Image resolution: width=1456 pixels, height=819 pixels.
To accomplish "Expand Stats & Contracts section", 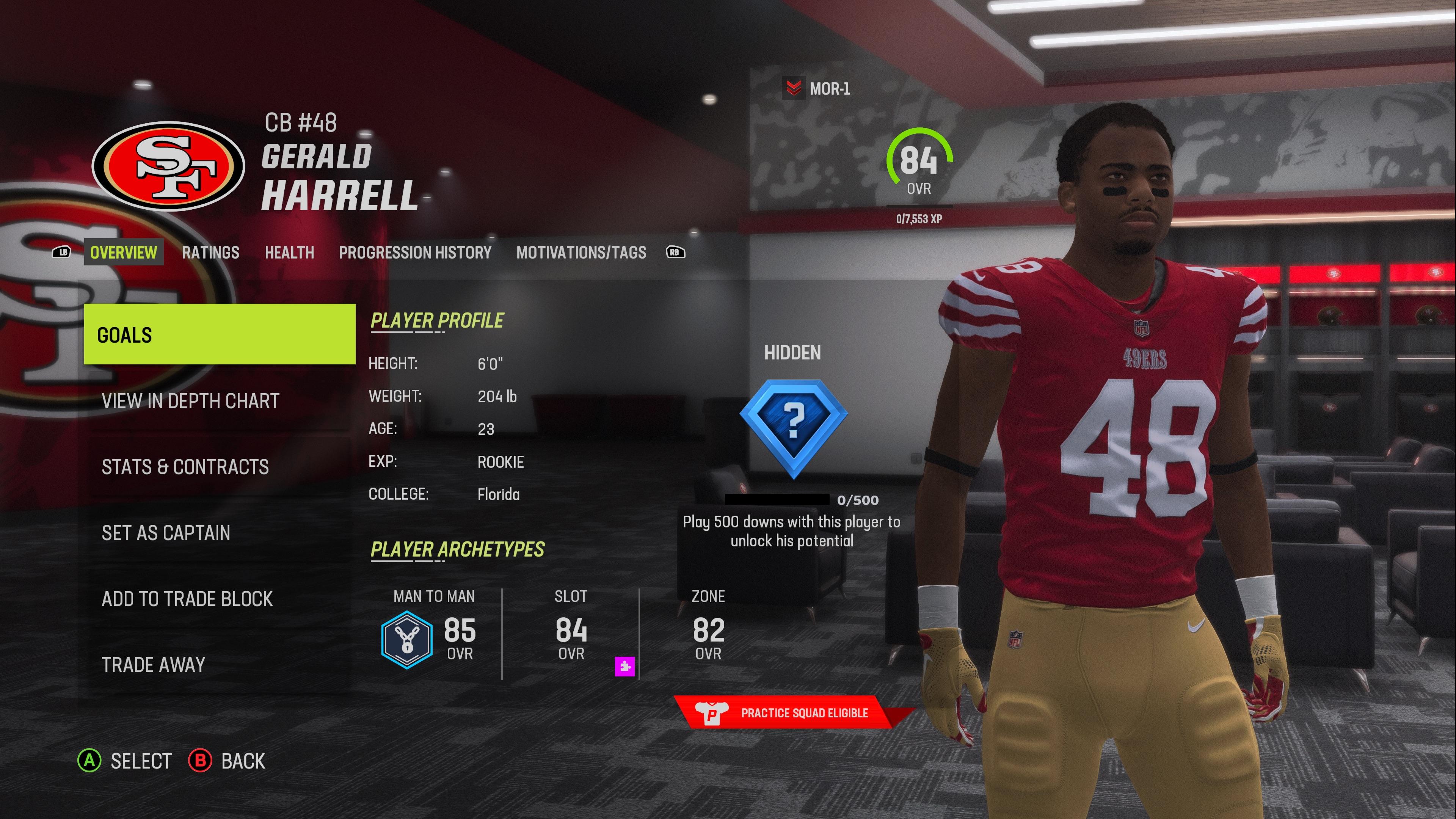I will tap(185, 467).
